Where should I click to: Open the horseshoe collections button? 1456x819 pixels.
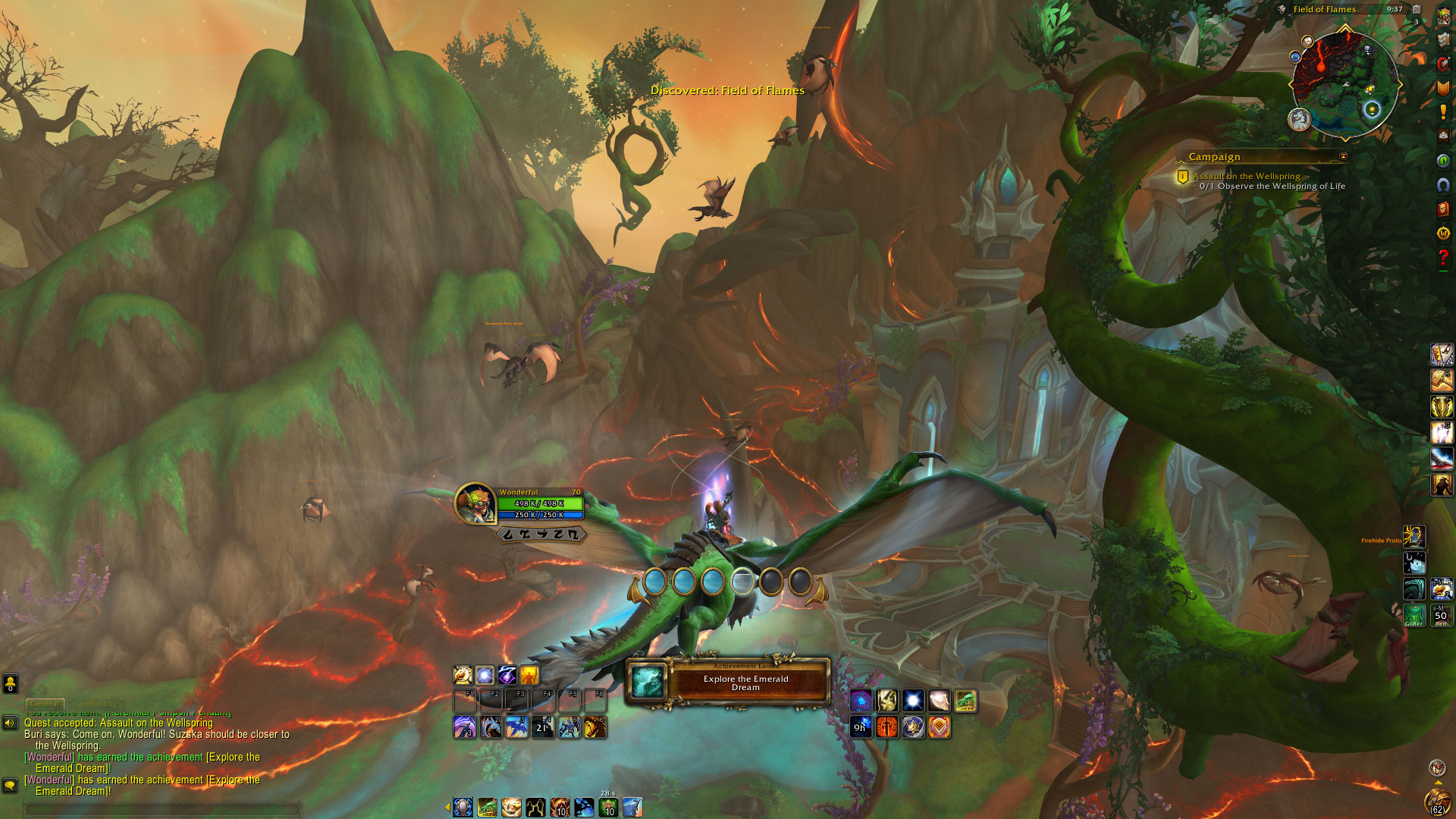(x=1443, y=184)
